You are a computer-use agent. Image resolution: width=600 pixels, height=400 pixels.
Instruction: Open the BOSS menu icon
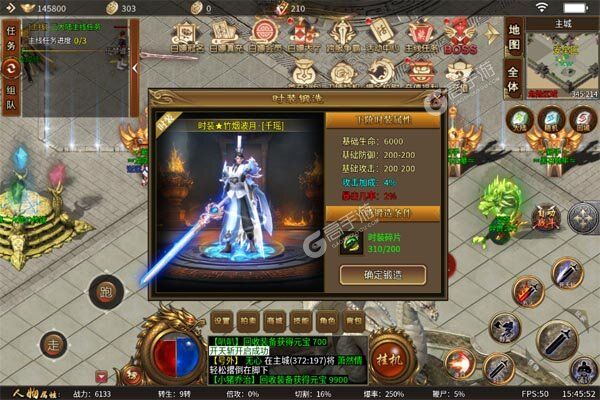(x=460, y=35)
